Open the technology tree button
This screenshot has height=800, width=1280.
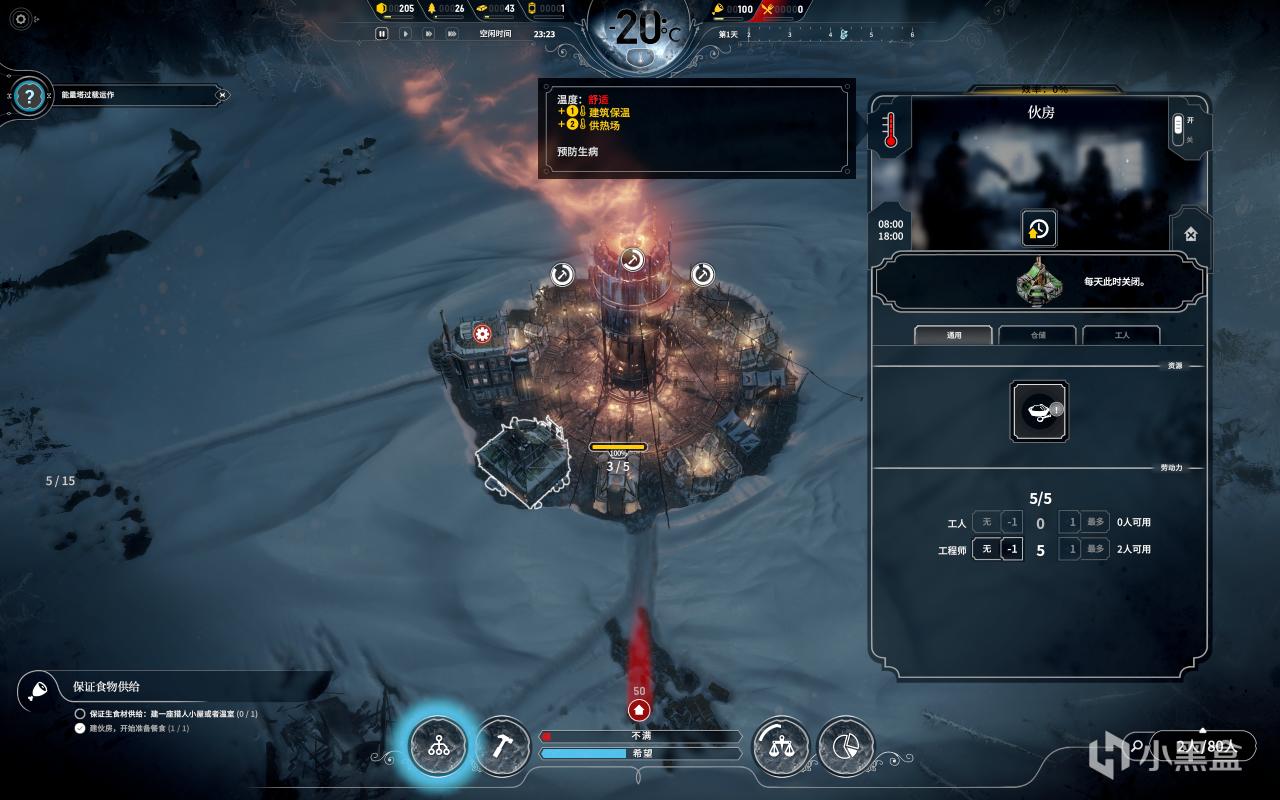click(x=438, y=746)
